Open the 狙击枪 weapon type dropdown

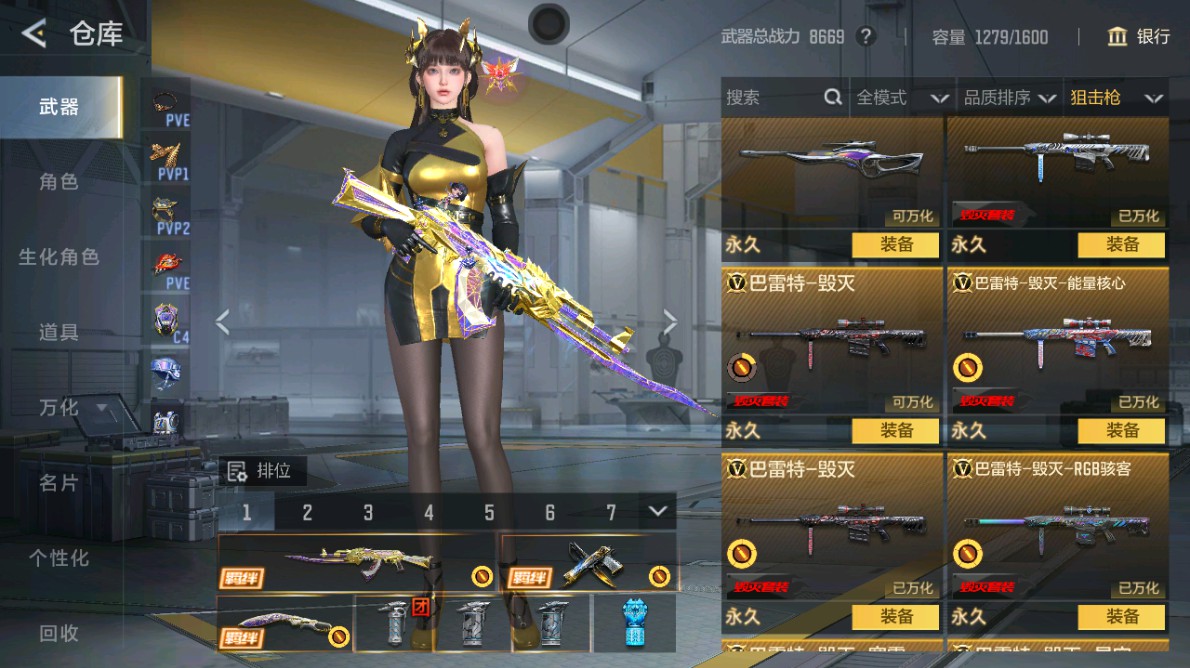click(x=1115, y=97)
